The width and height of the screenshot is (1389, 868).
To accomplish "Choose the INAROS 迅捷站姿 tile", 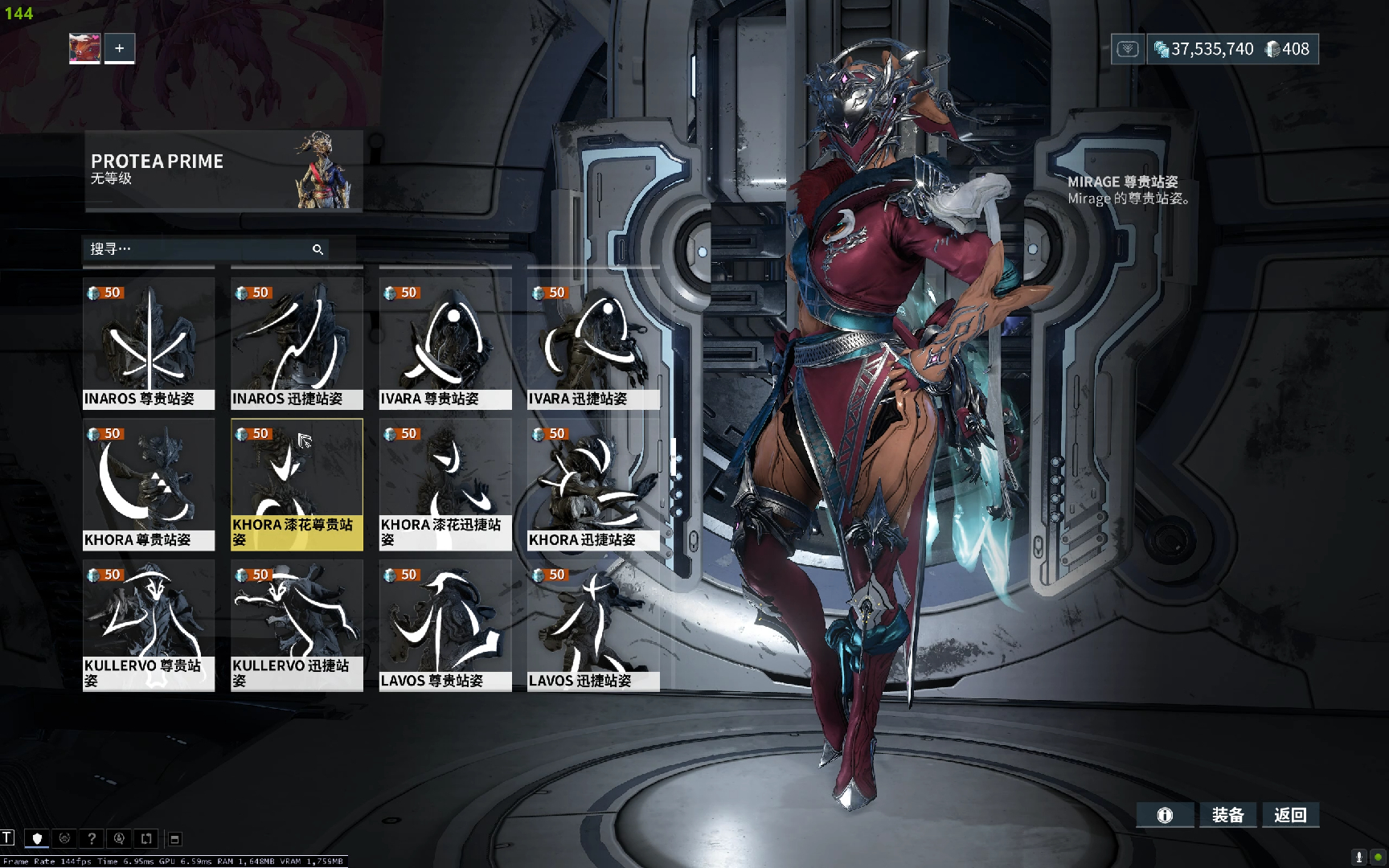I will coord(297,343).
